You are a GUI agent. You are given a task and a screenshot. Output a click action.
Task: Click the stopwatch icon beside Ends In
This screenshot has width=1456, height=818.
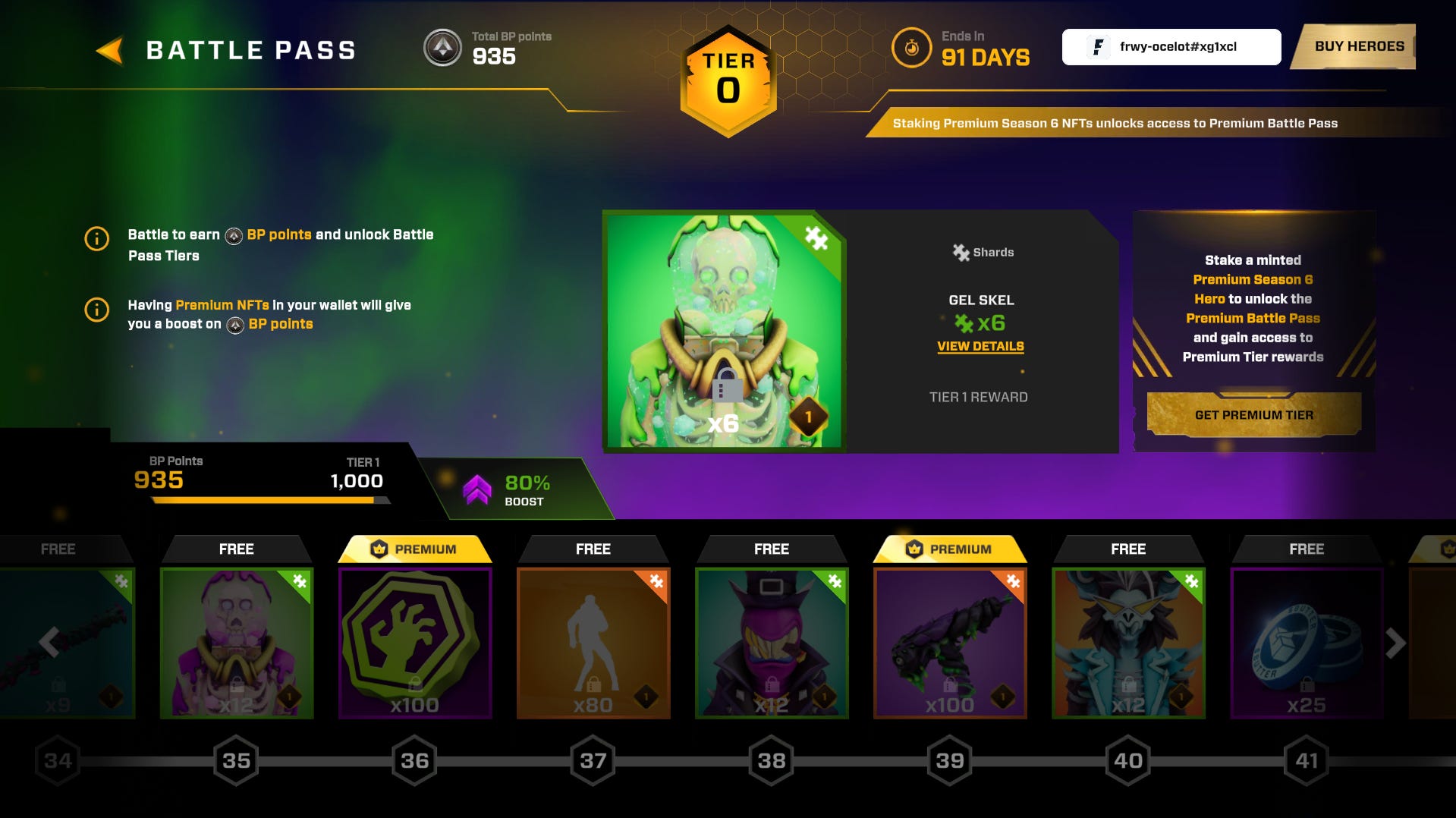(x=910, y=47)
